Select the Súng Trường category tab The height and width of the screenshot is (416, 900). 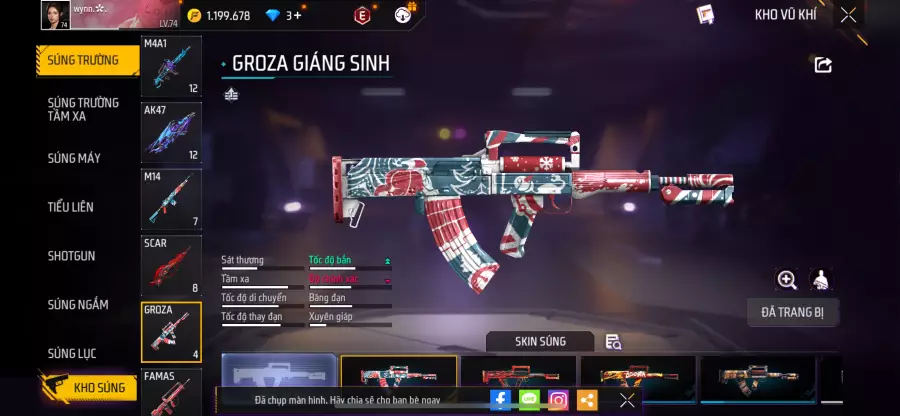[x=83, y=60]
